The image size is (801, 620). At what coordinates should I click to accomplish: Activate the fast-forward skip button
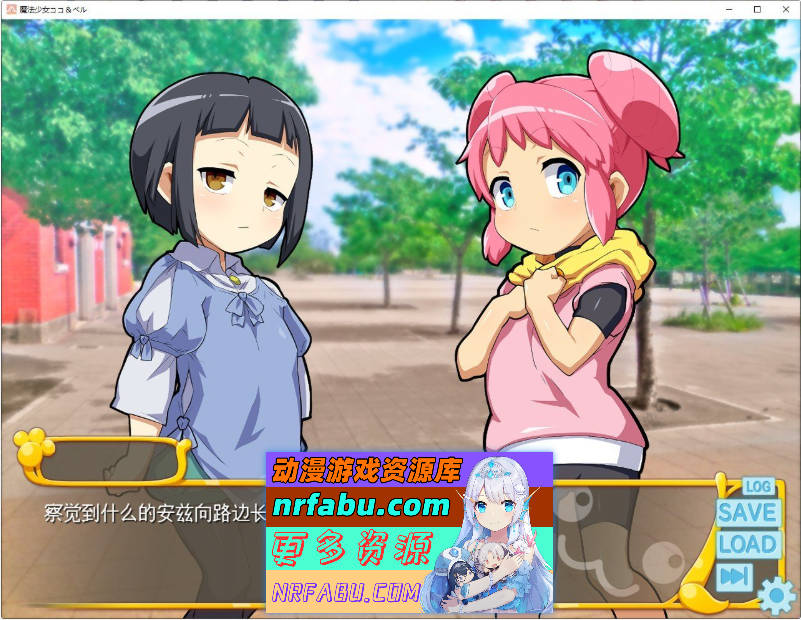click(735, 577)
